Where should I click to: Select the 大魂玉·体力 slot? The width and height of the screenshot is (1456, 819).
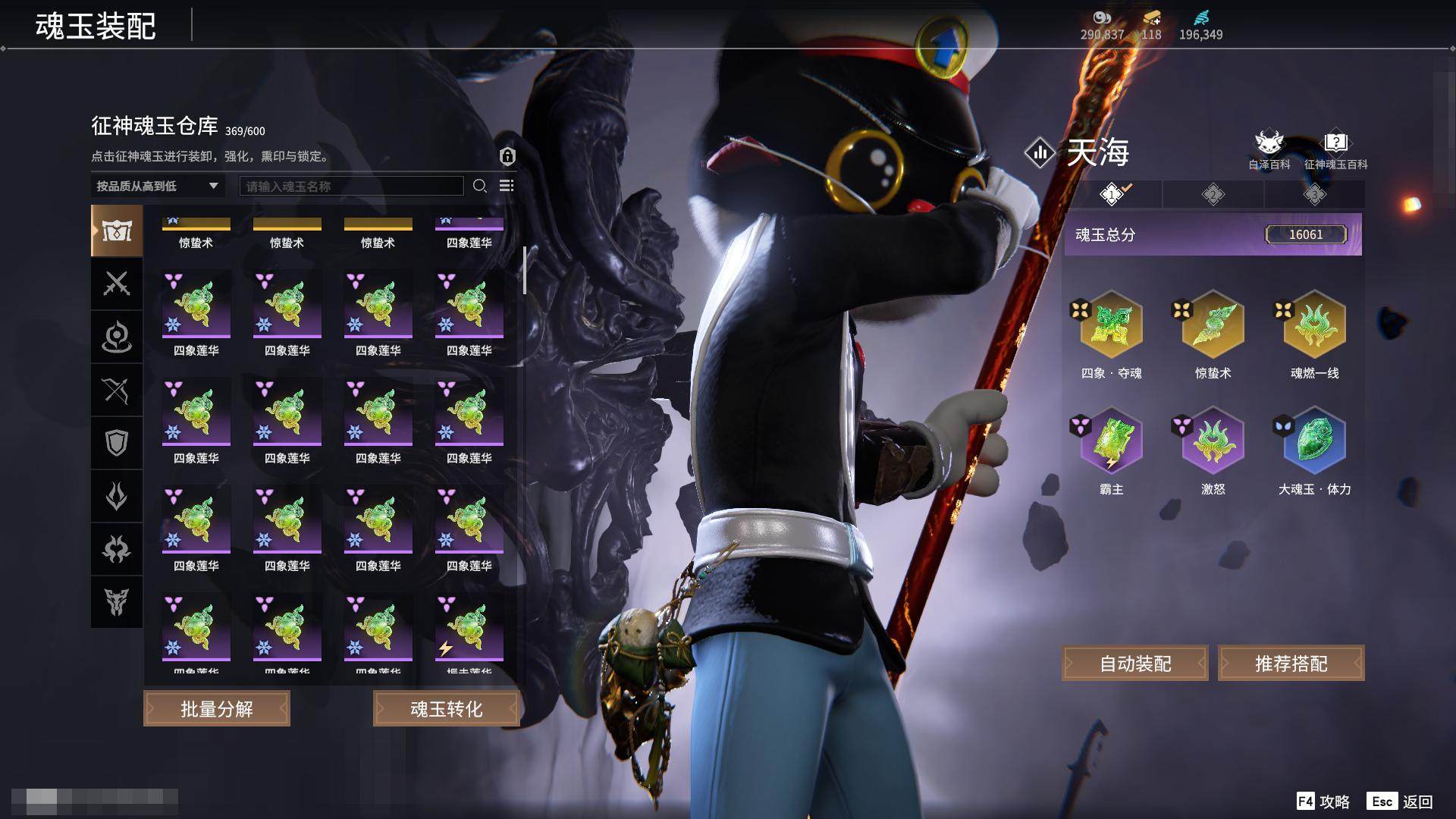pyautogui.click(x=1314, y=441)
